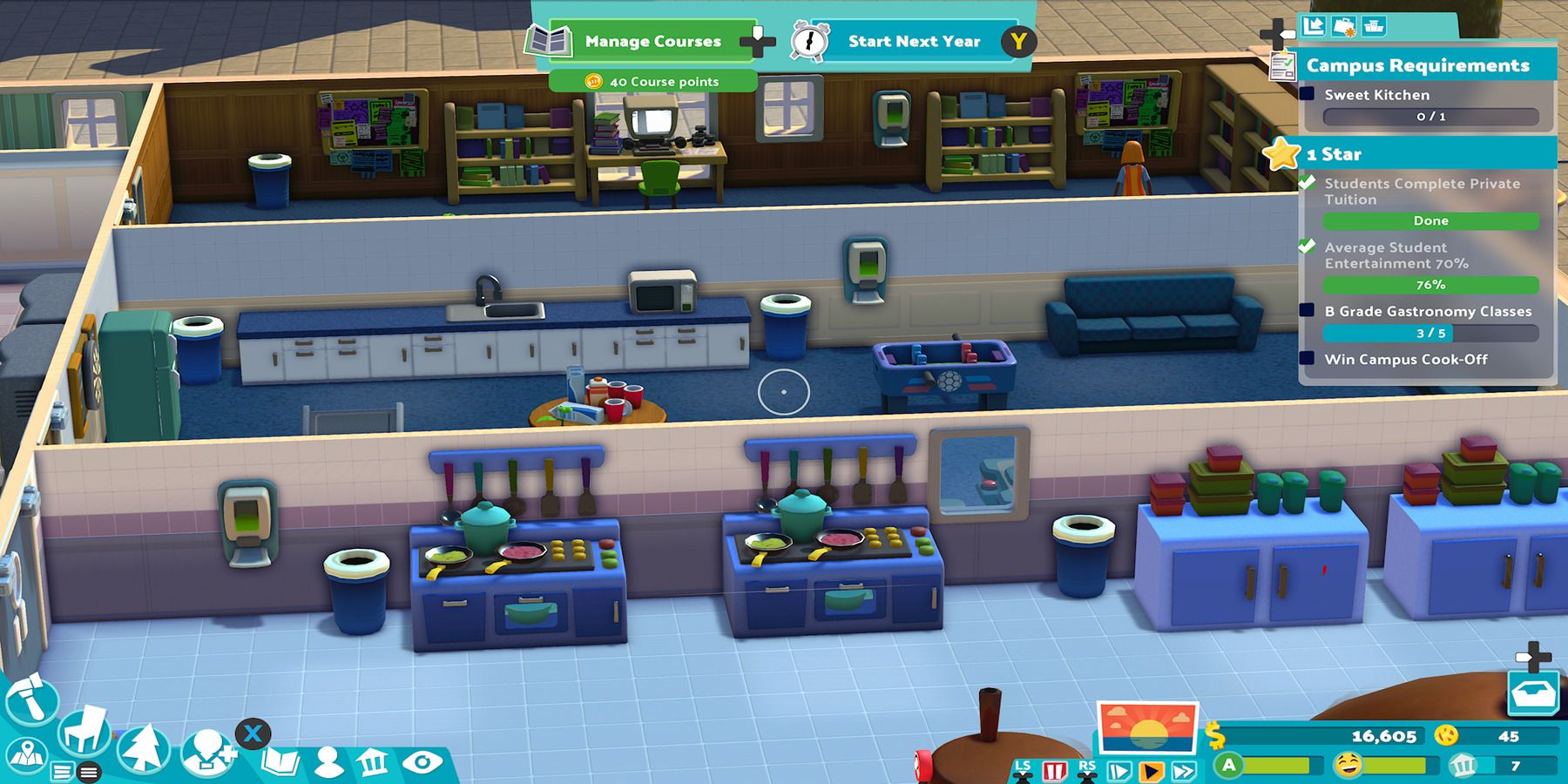This screenshot has width=1568, height=784.
Task: Click the Manage Courses button
Action: (652, 40)
